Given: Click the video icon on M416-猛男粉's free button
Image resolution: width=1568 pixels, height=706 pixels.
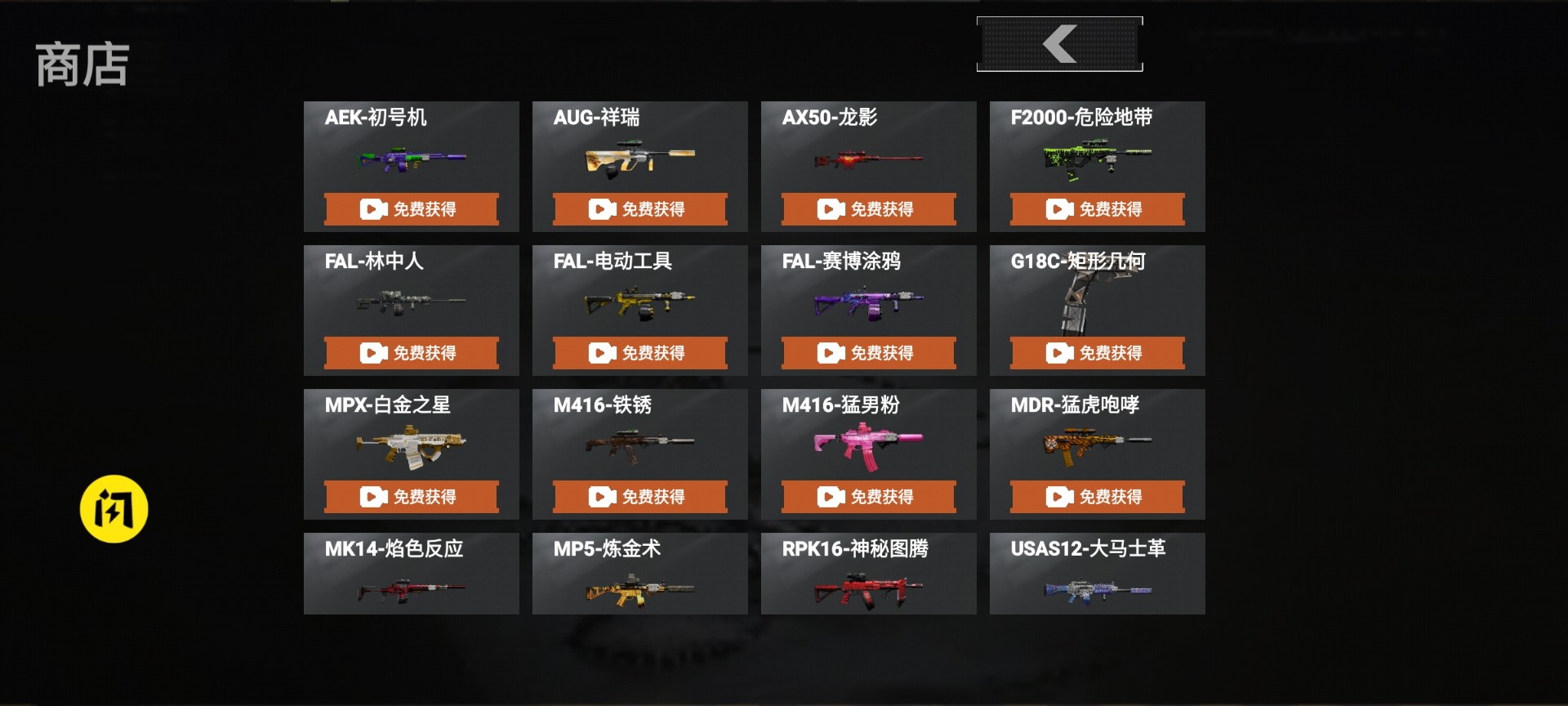Looking at the screenshot, I should tap(830, 496).
